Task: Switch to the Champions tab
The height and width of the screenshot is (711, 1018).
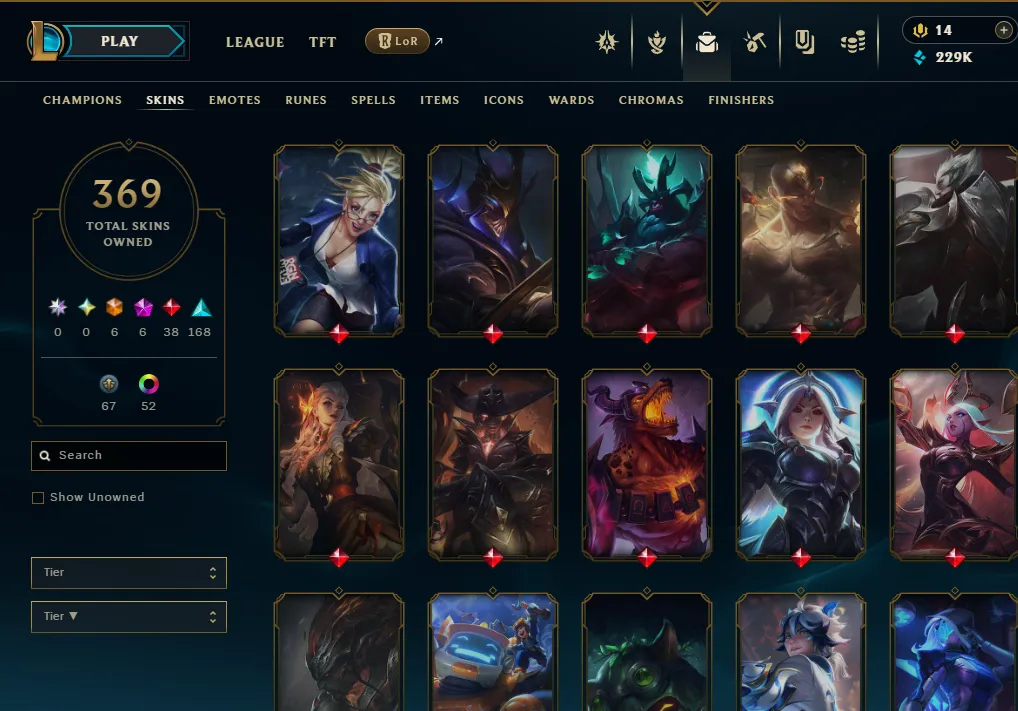Action: click(x=82, y=100)
